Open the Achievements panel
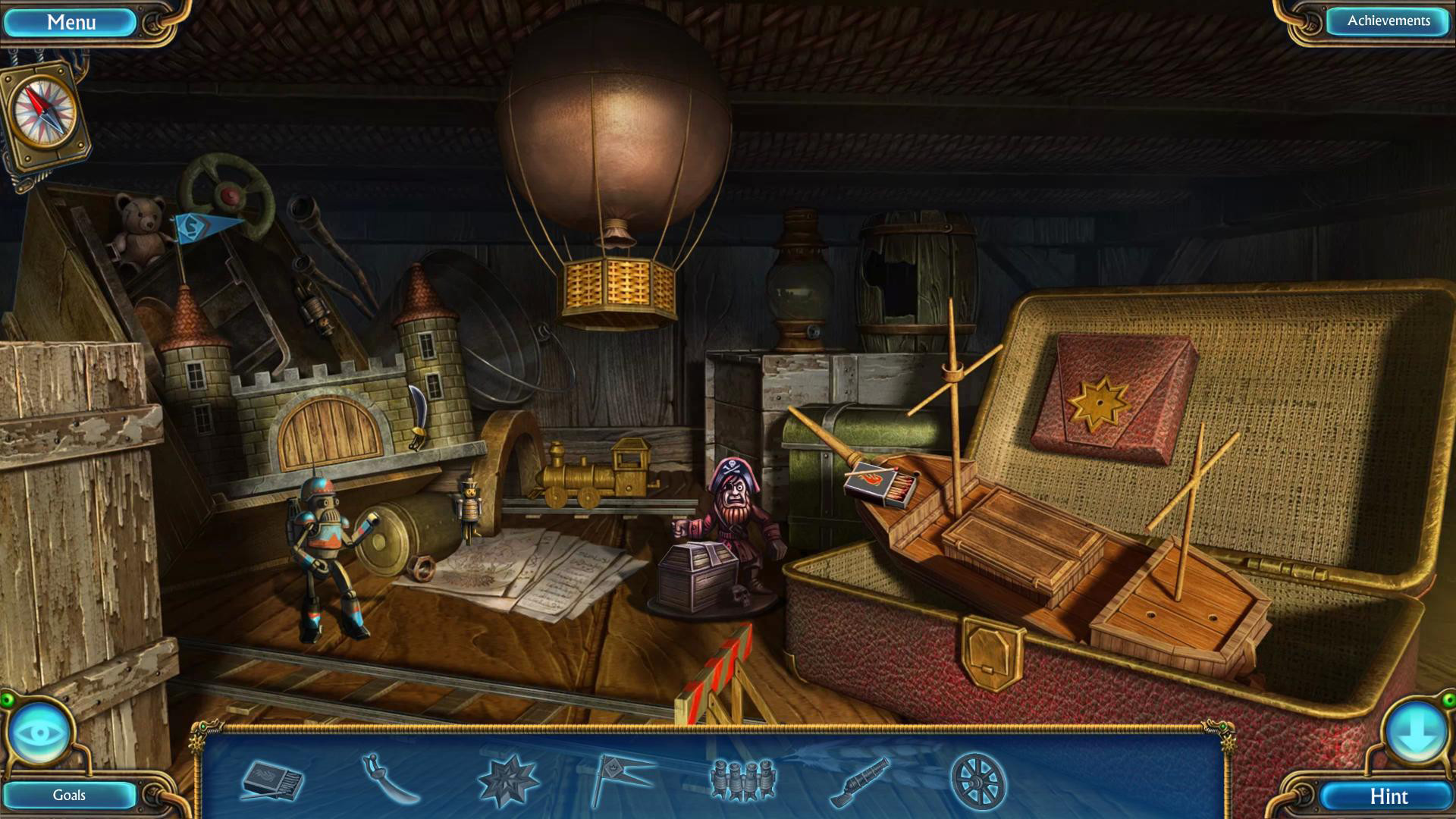 point(1386,21)
